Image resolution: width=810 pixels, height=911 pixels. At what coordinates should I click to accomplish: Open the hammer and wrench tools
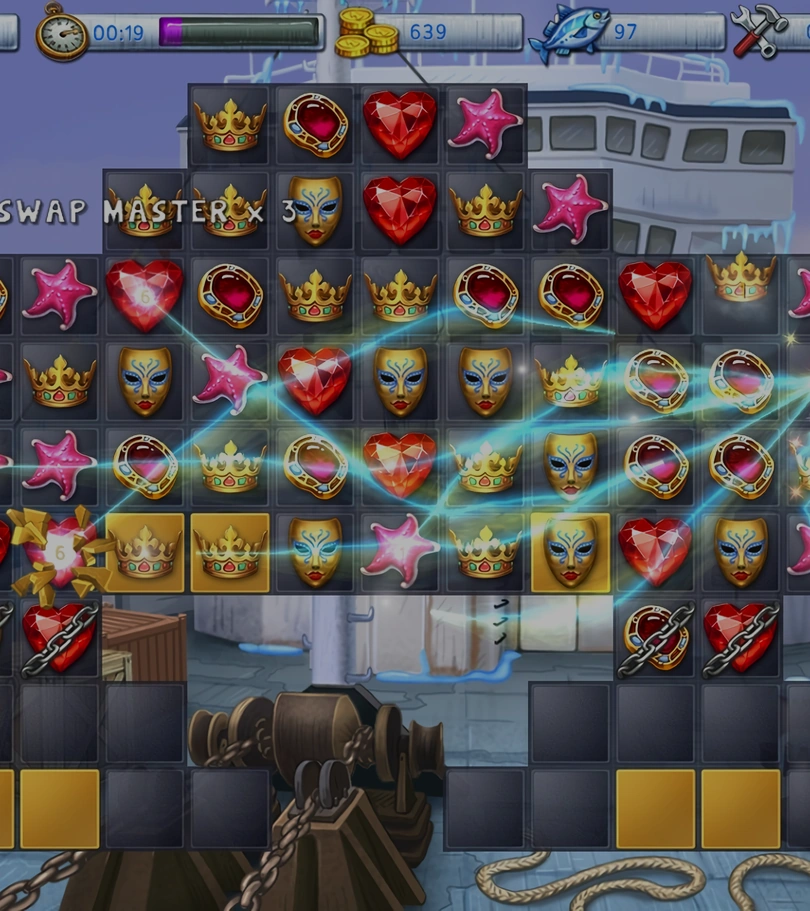(x=759, y=31)
